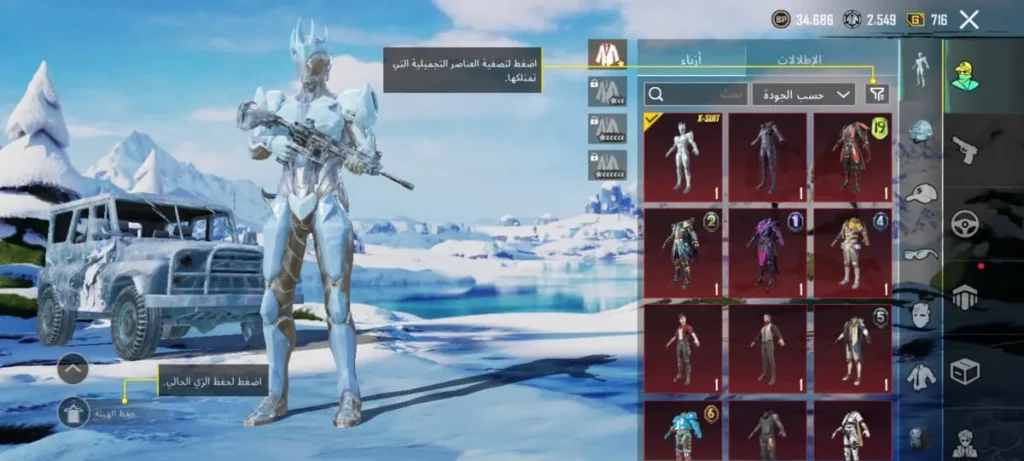Switch to the أزياء tab
Viewport: 1024px width, 461px height.
[691, 60]
